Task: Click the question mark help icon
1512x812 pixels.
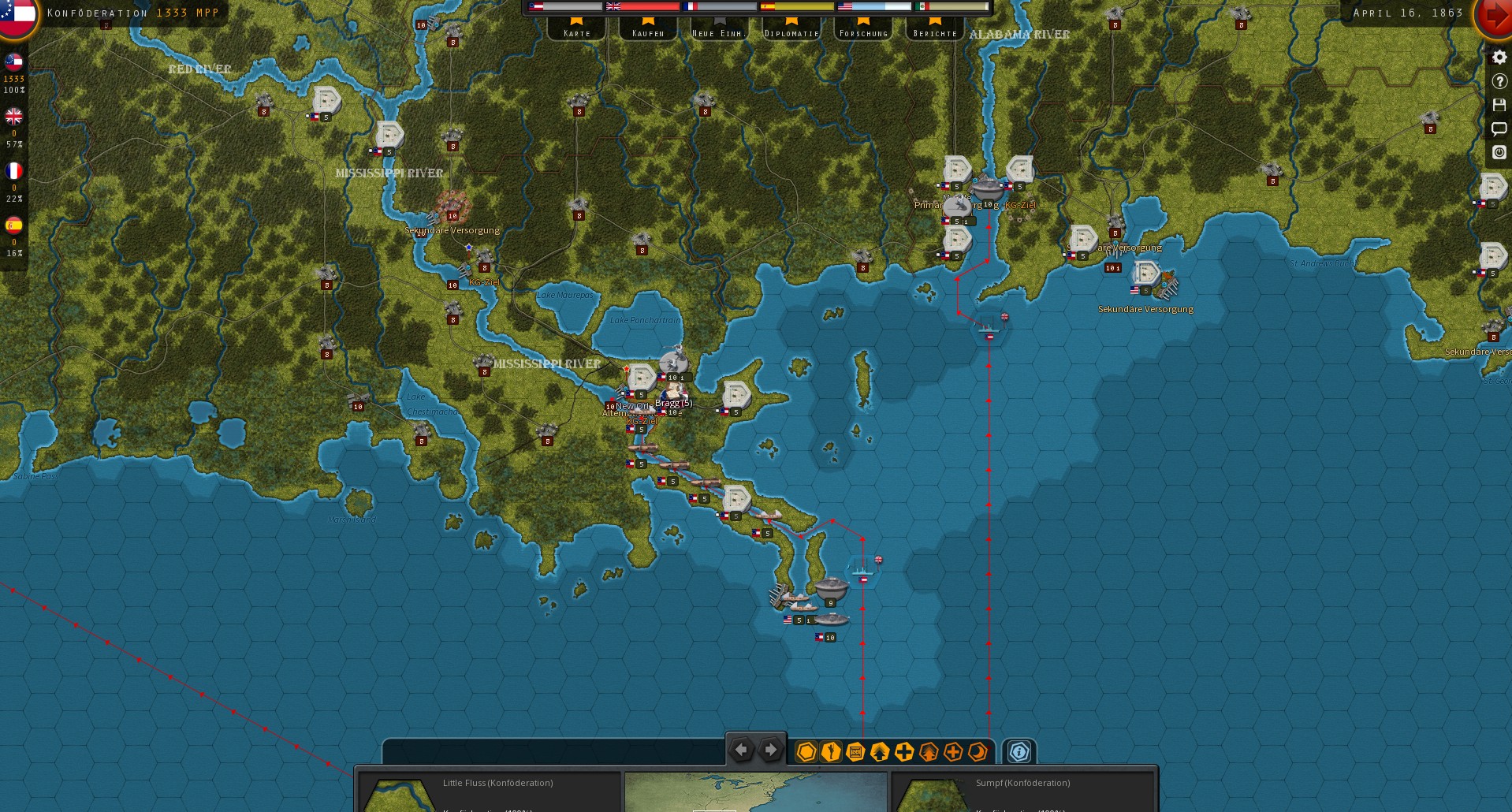Action: coord(1499,81)
